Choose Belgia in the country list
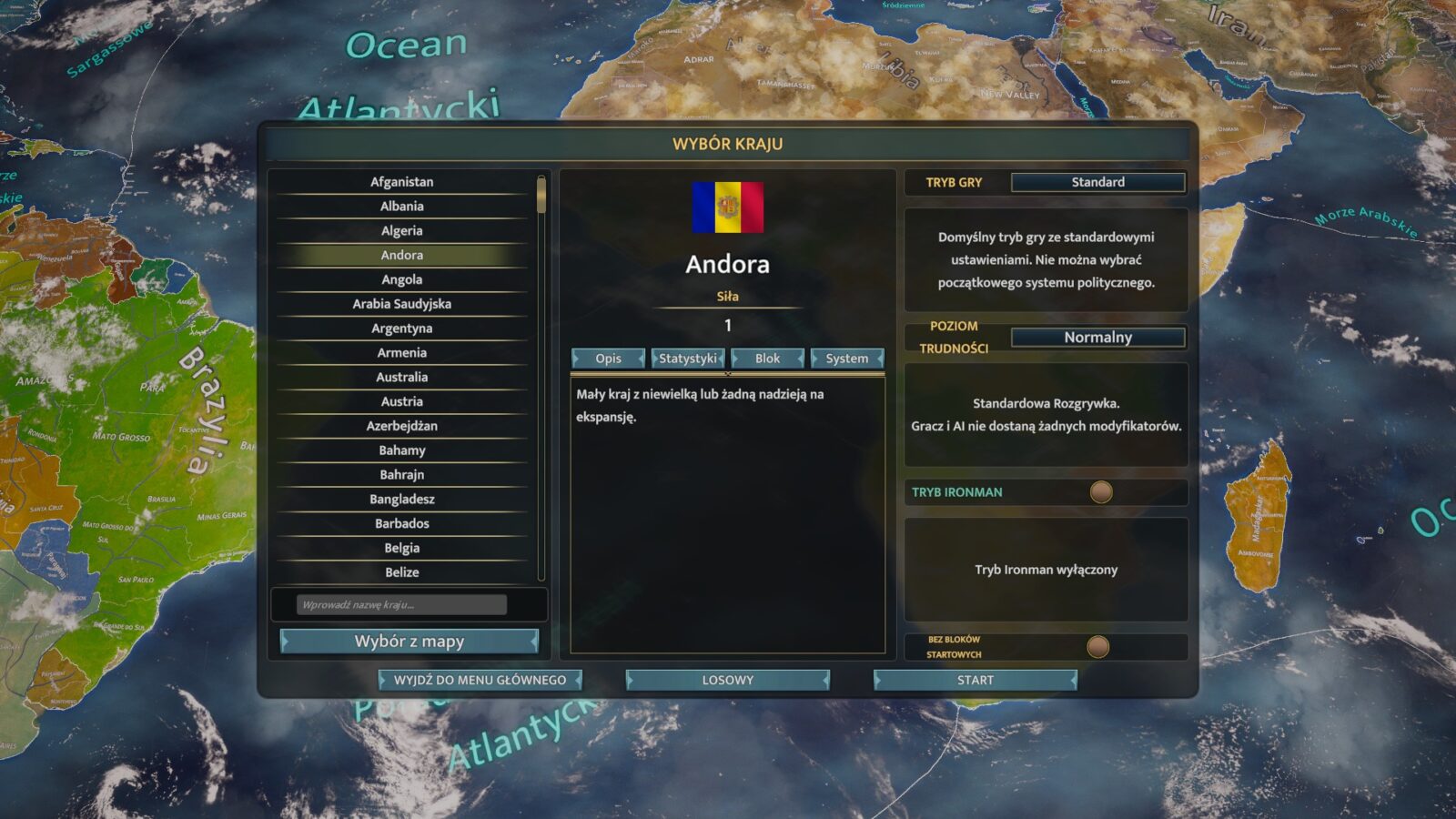This screenshot has width=1456, height=819. coord(401,548)
